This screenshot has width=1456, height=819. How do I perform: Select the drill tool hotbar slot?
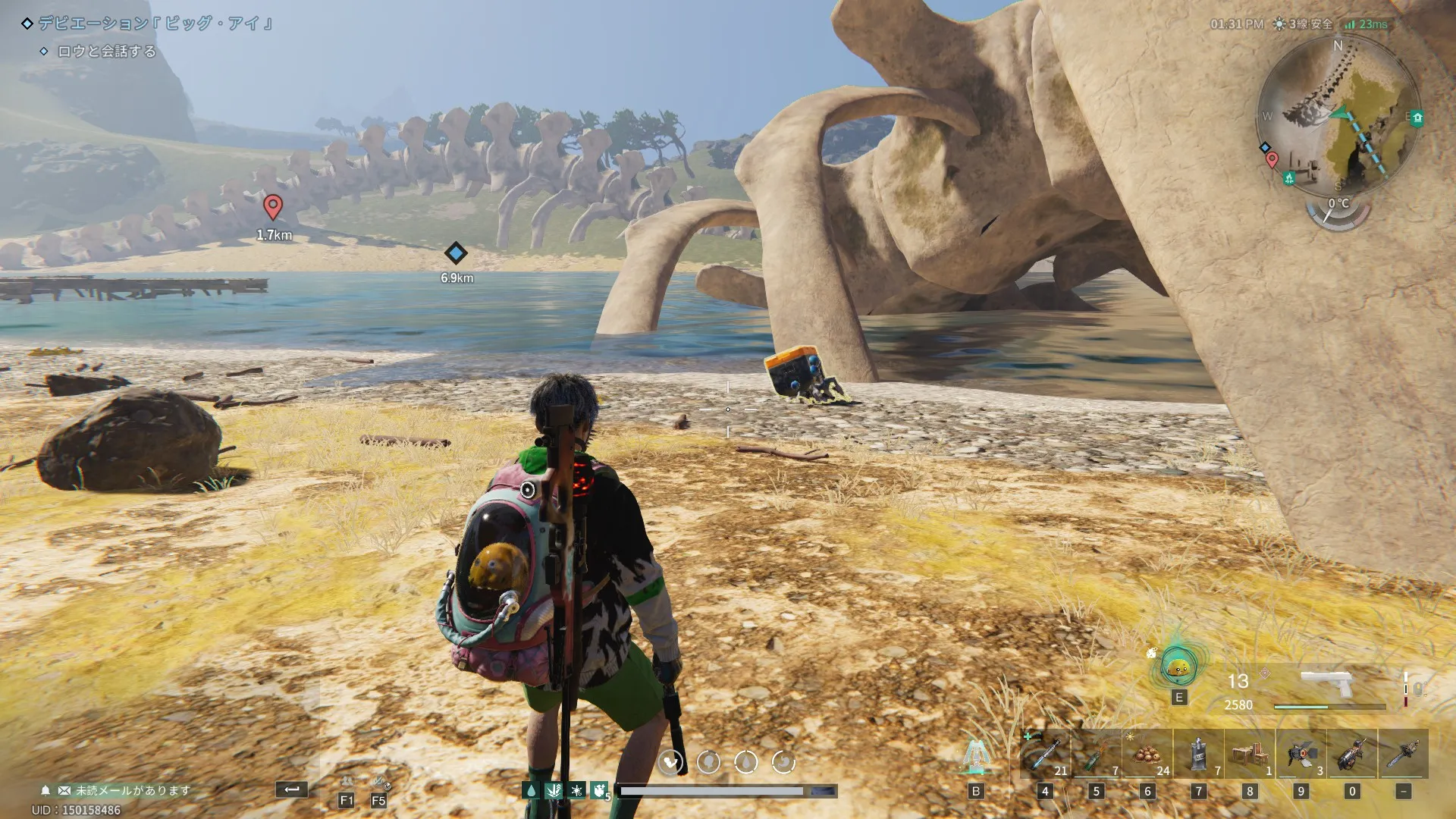coord(1352,754)
